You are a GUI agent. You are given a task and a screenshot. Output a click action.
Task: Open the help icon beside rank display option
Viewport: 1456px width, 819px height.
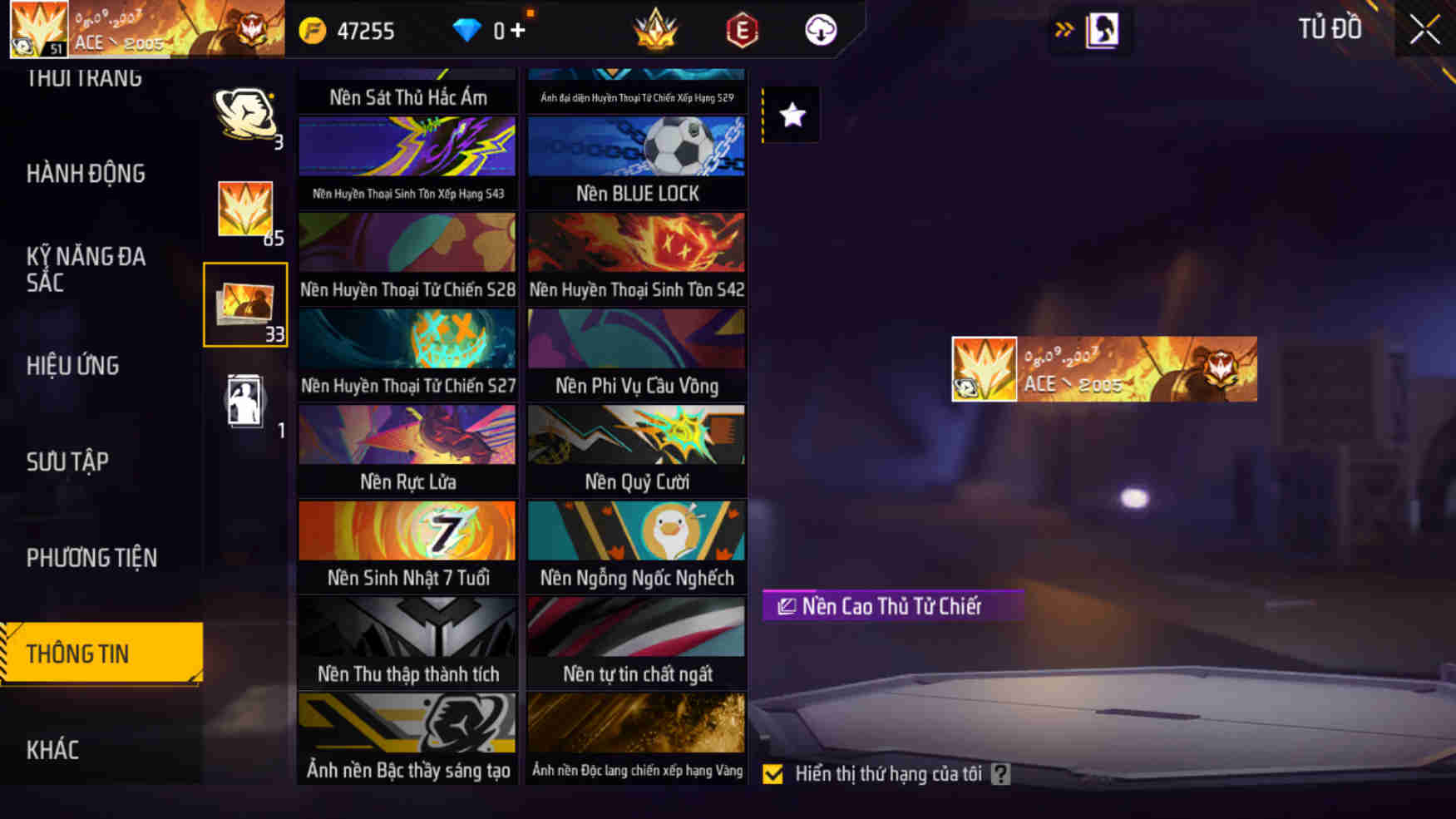(x=1001, y=775)
